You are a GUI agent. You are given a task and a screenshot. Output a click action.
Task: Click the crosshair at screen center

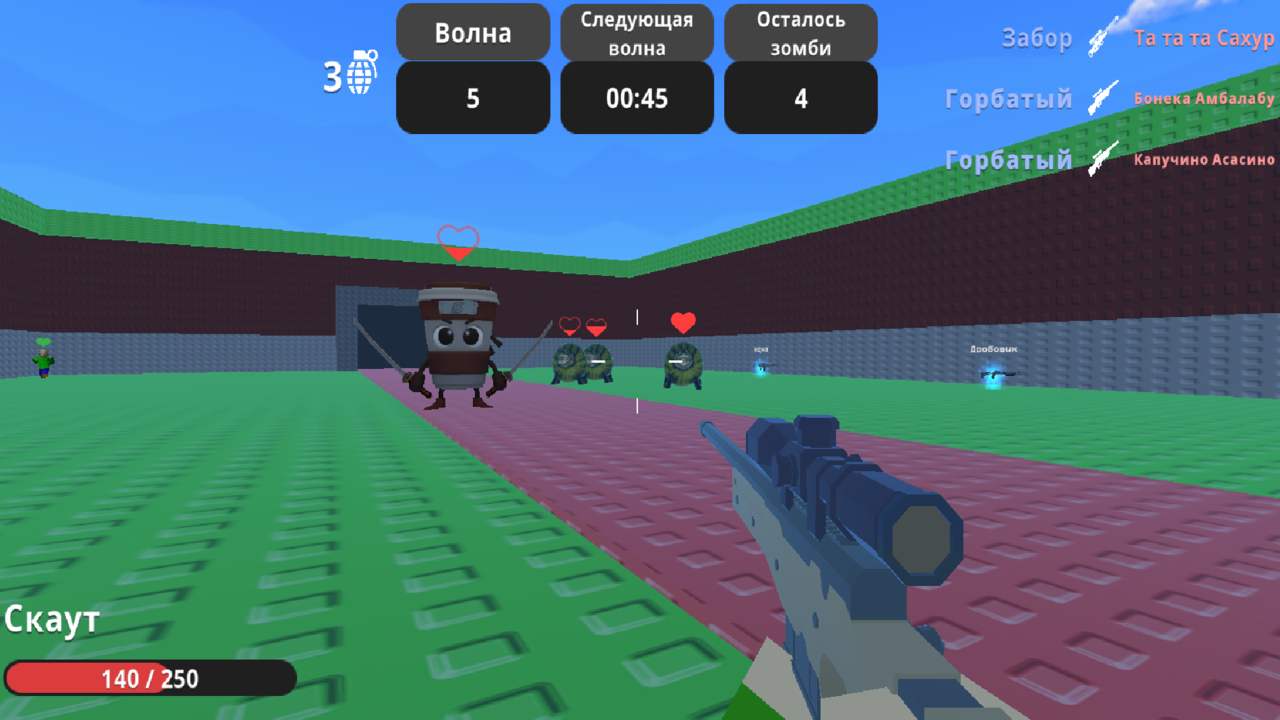click(637, 360)
